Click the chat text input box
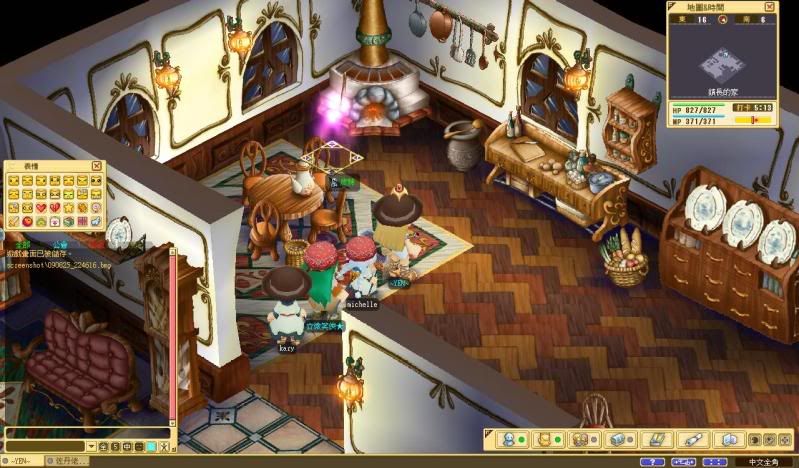799x468 pixels. tap(45, 446)
